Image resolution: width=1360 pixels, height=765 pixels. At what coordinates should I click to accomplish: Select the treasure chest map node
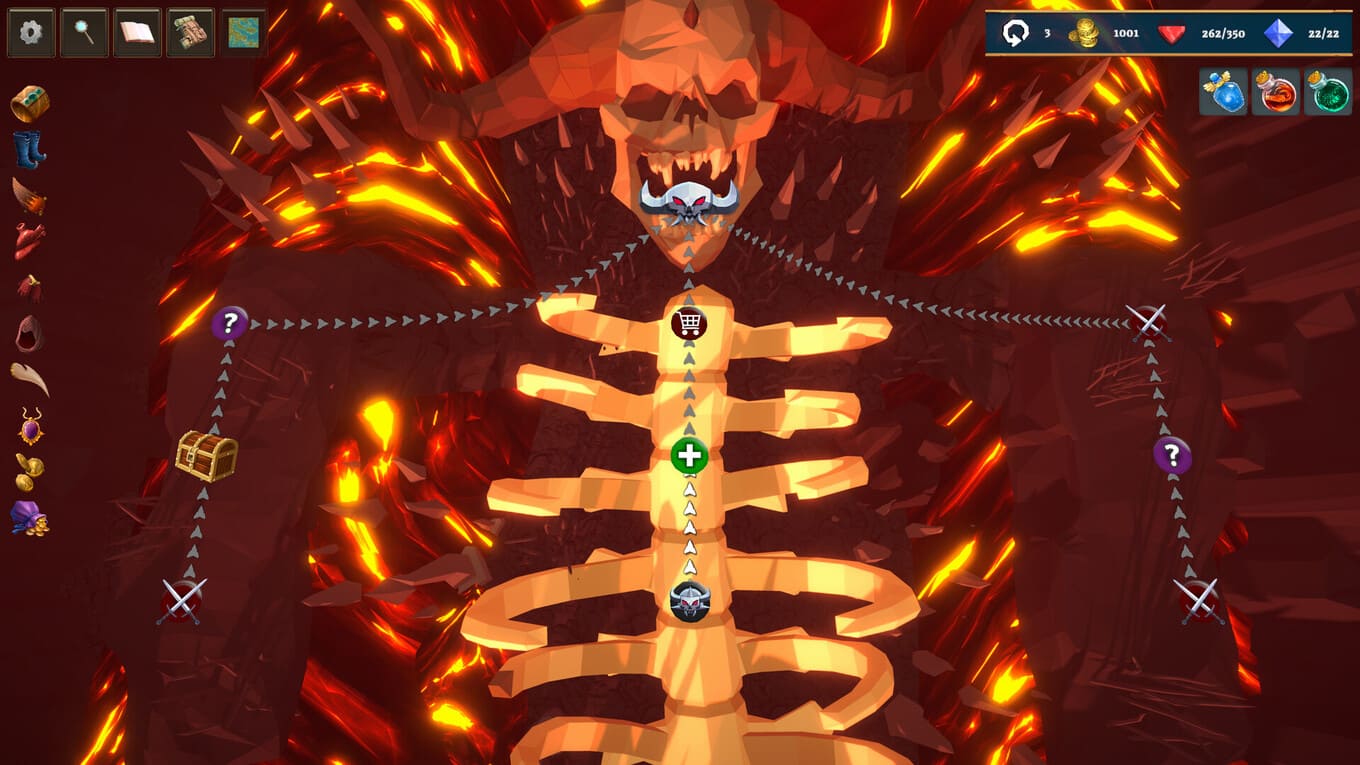(207, 456)
